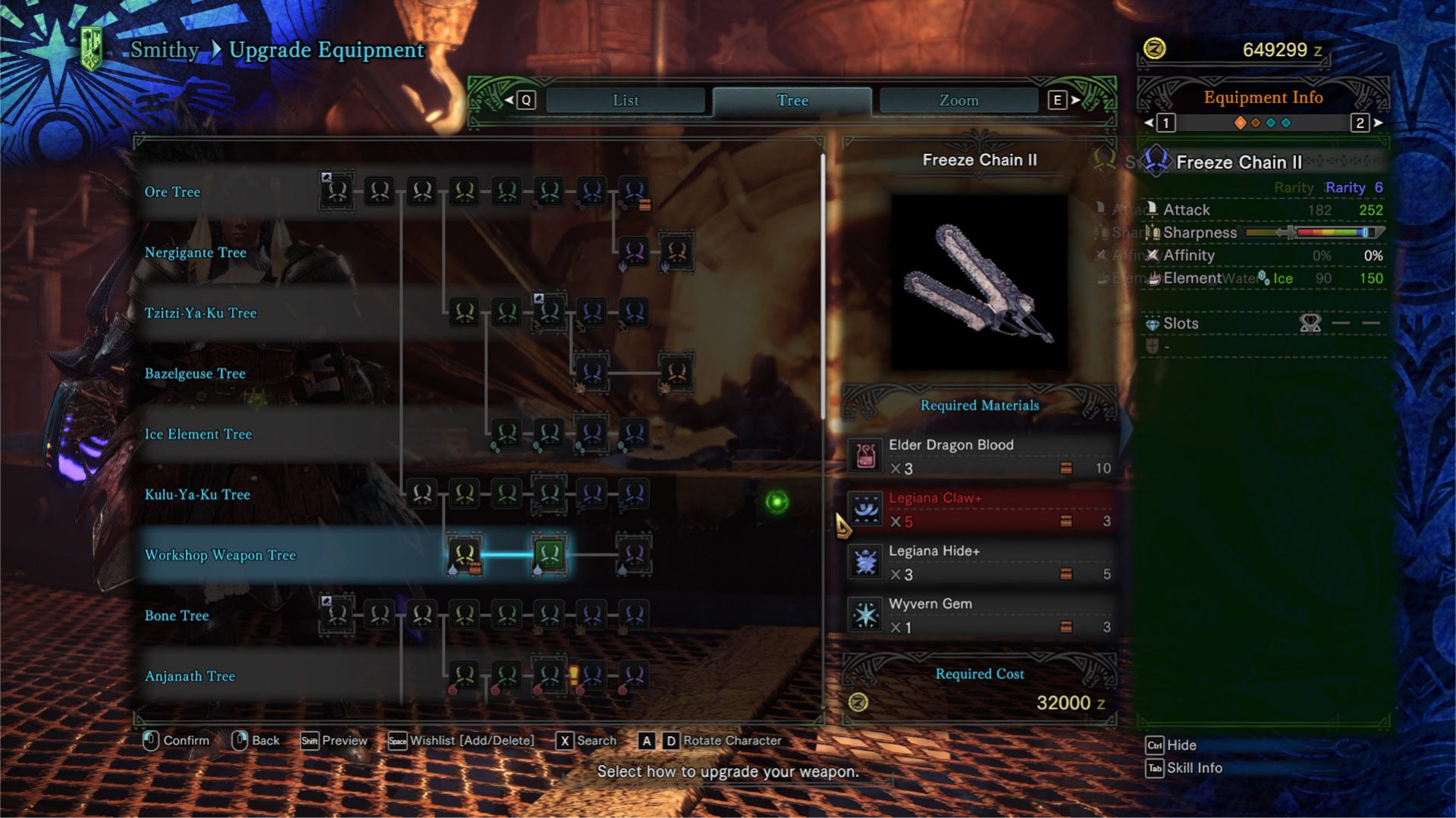Click the zenny currency icon near Required Cost
The width and height of the screenshot is (1456, 818).
coord(858,703)
